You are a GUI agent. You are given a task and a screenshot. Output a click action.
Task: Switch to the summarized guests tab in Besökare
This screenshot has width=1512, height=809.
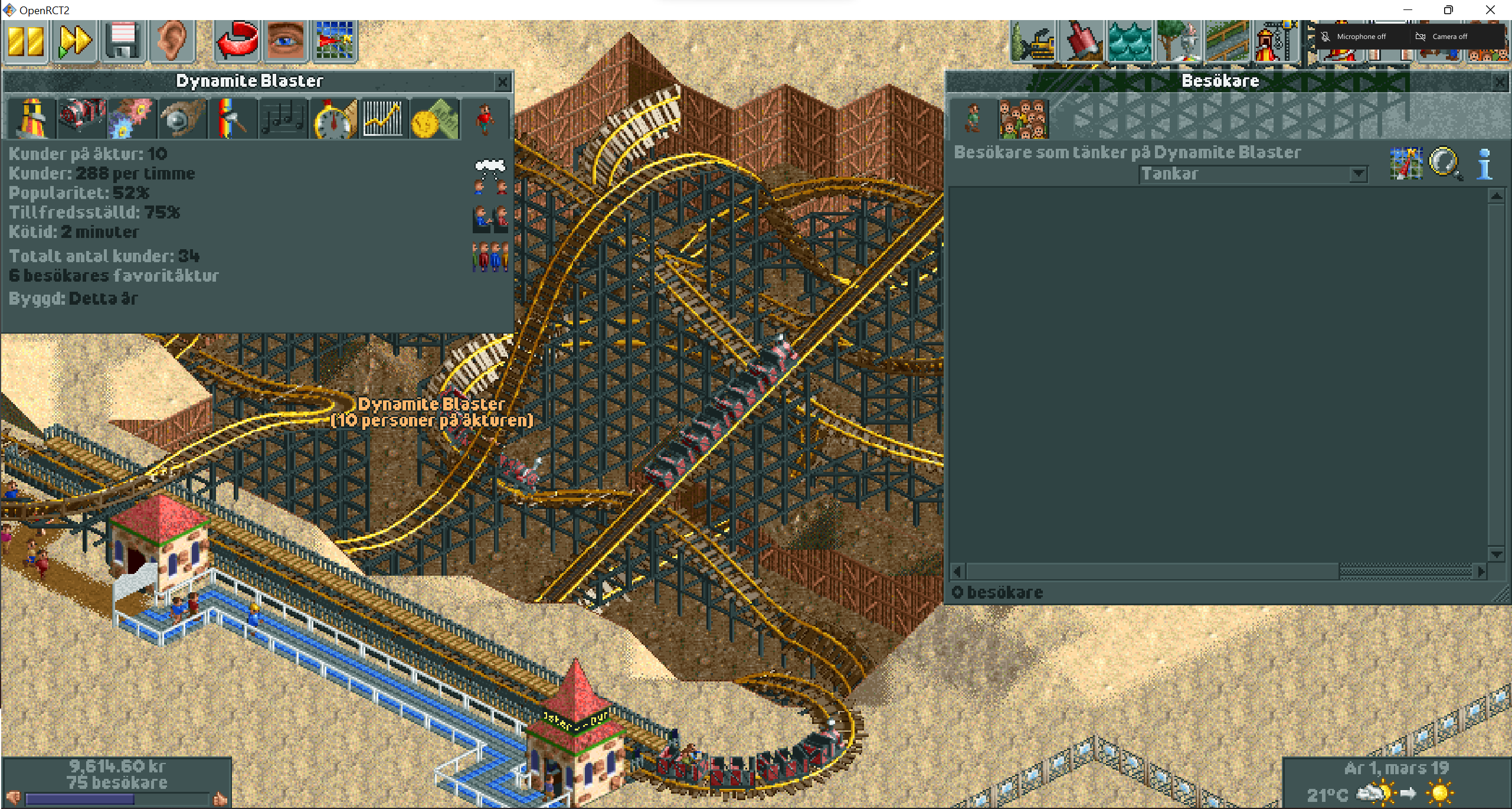coord(1023,117)
